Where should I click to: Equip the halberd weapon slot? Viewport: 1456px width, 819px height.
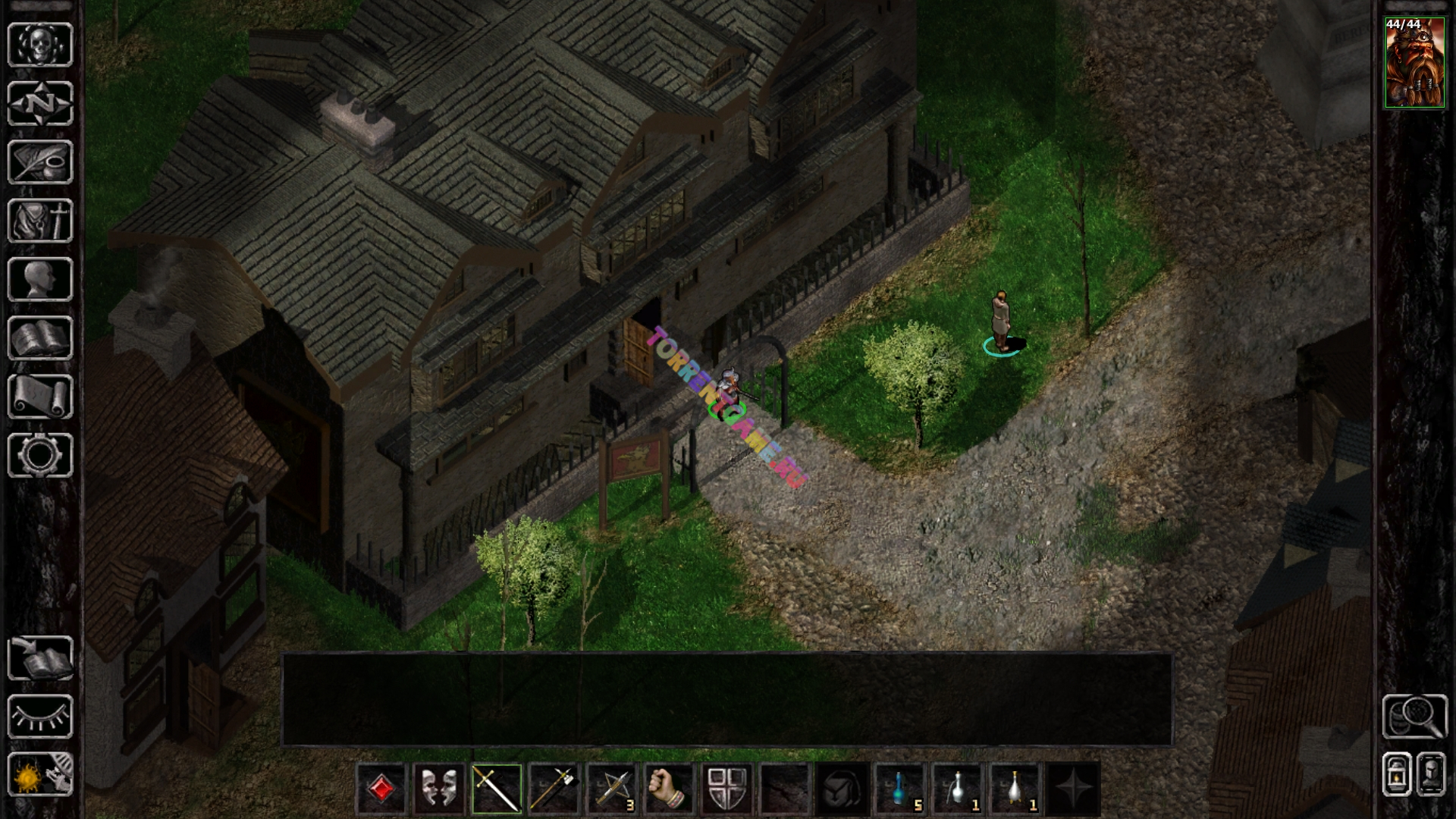tap(554, 789)
